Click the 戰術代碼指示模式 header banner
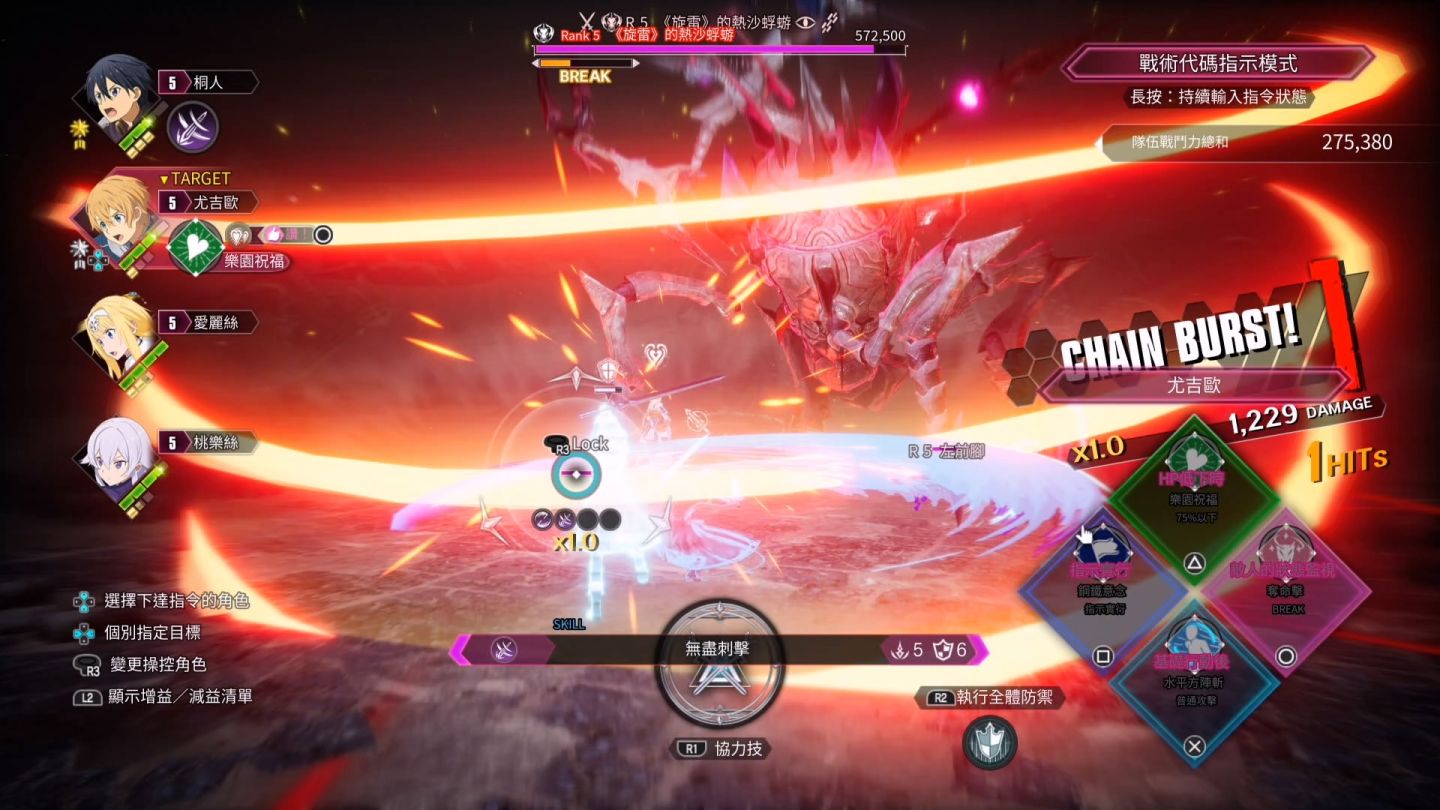Image resolution: width=1440 pixels, height=810 pixels. click(x=1217, y=64)
